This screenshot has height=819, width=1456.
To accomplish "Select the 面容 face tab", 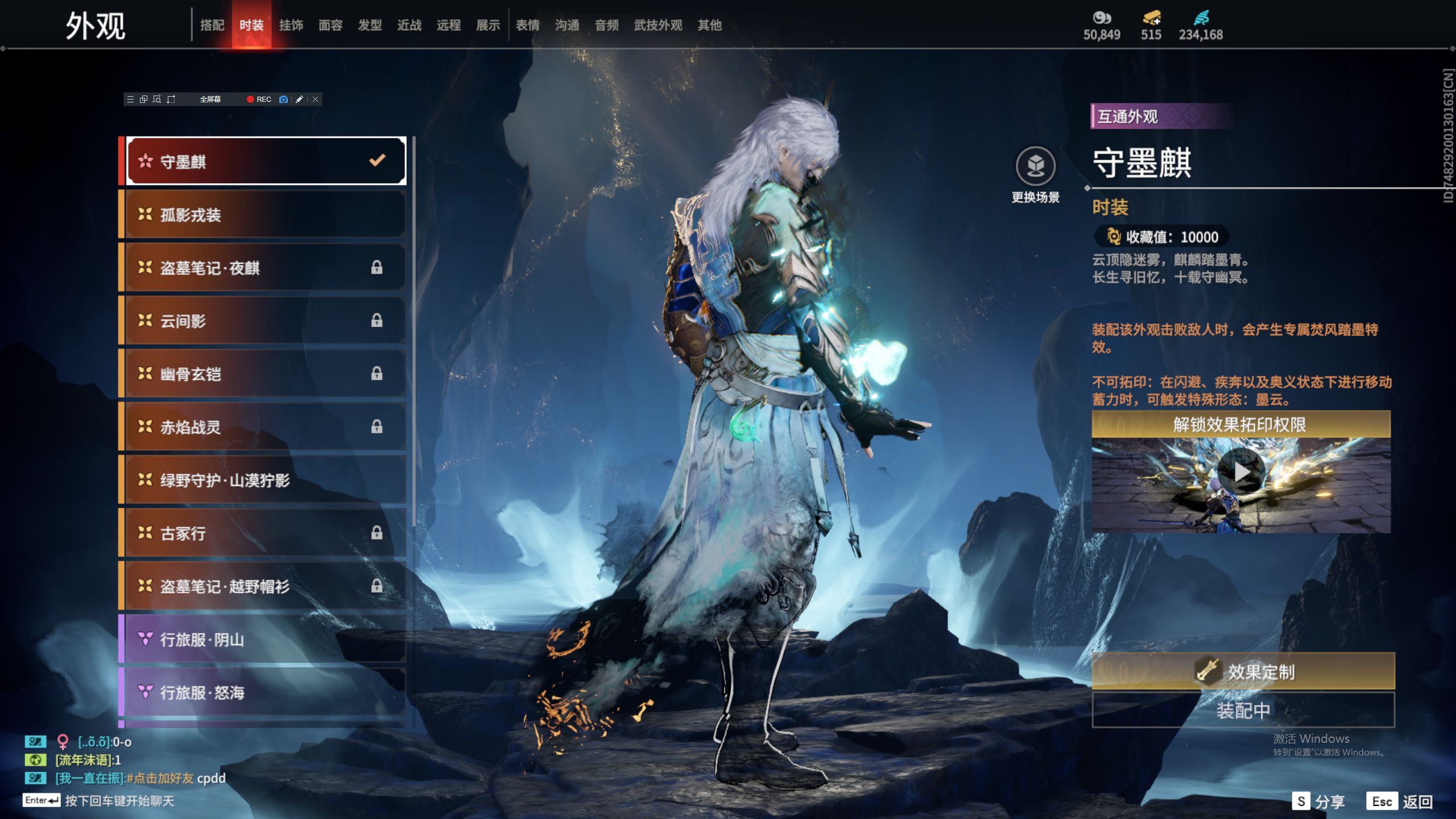I will (x=330, y=25).
